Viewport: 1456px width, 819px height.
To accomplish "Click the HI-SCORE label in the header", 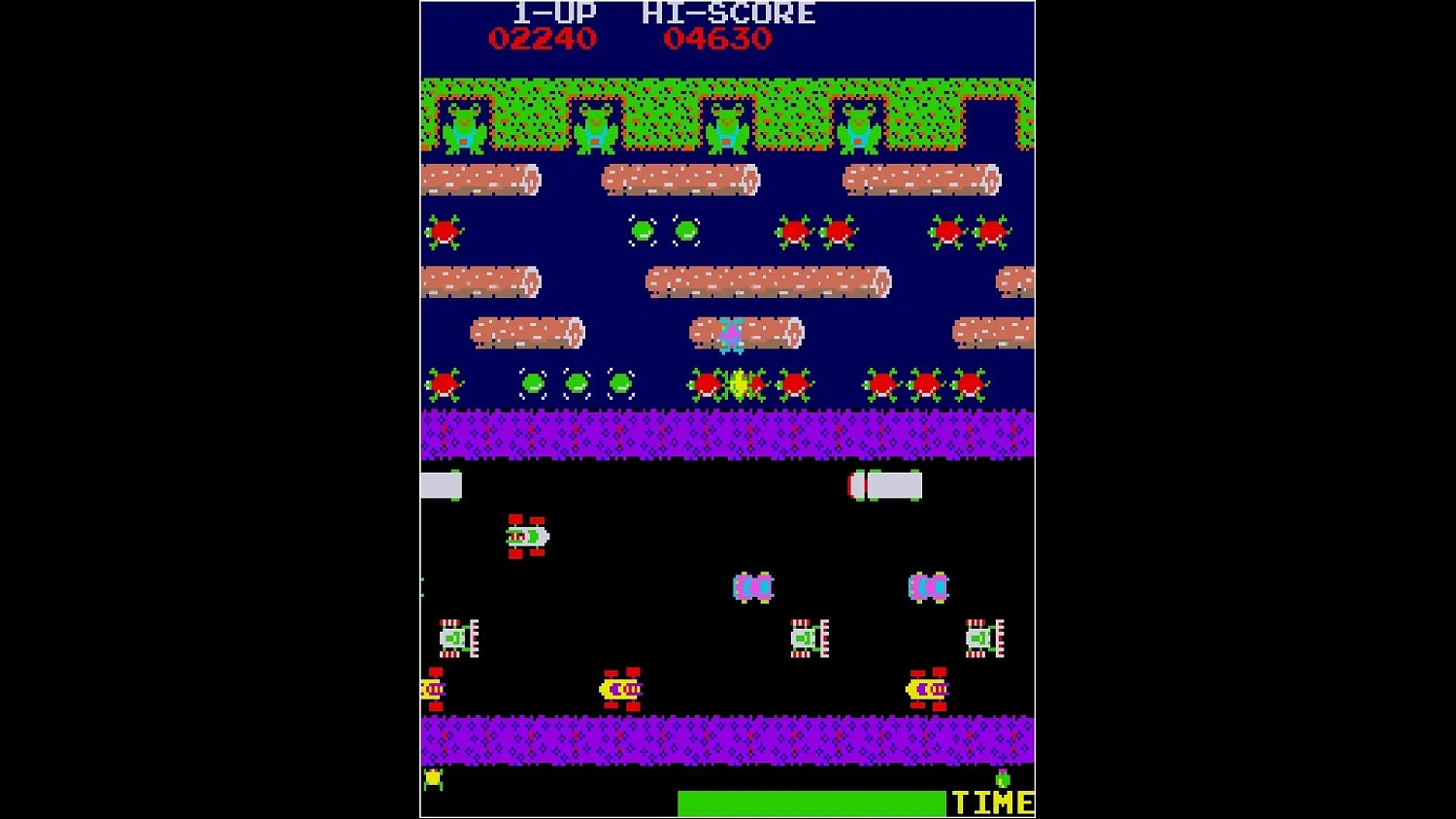I will pyautogui.click(x=728, y=14).
